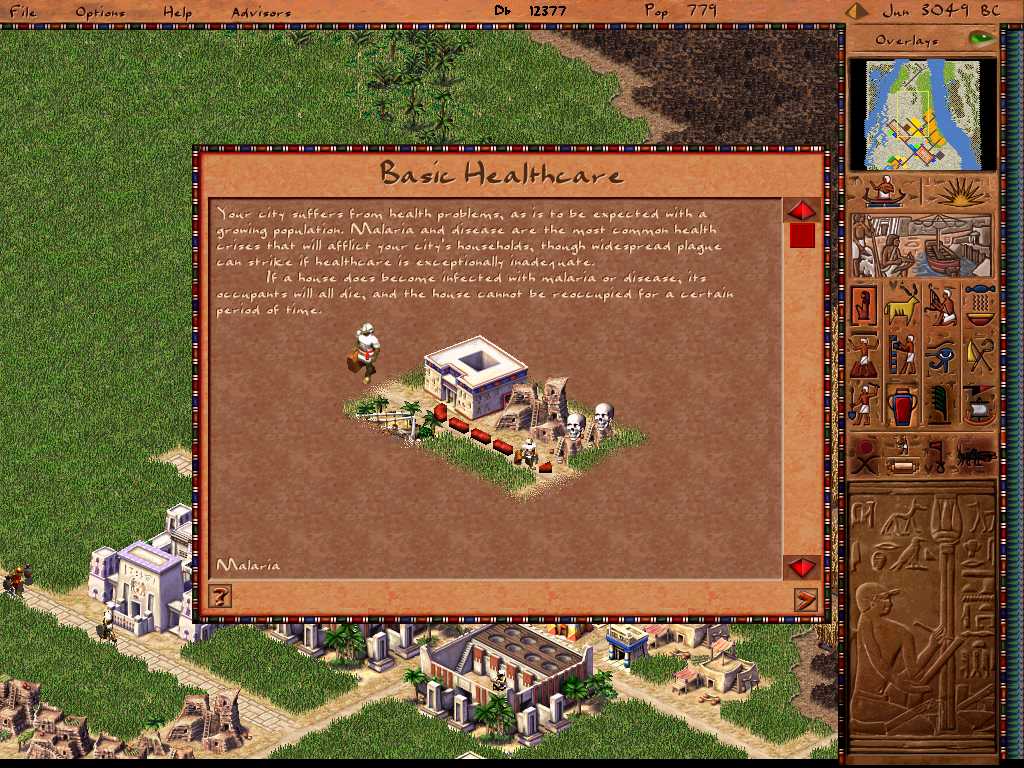Follow the Malaria link in the help text
Screen dimensions: 1024x768
click(x=248, y=566)
